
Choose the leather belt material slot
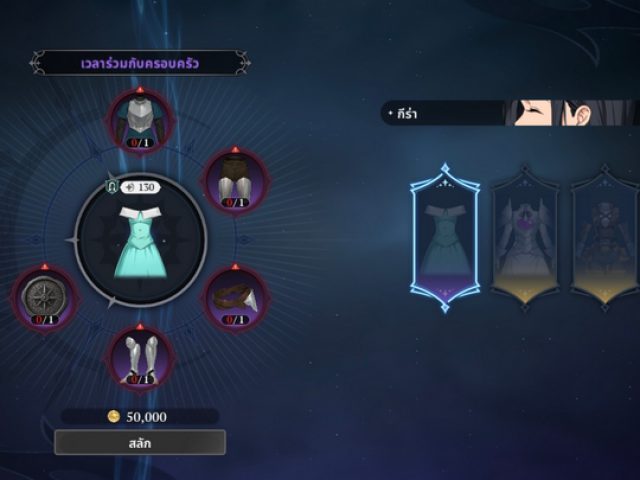236,298
